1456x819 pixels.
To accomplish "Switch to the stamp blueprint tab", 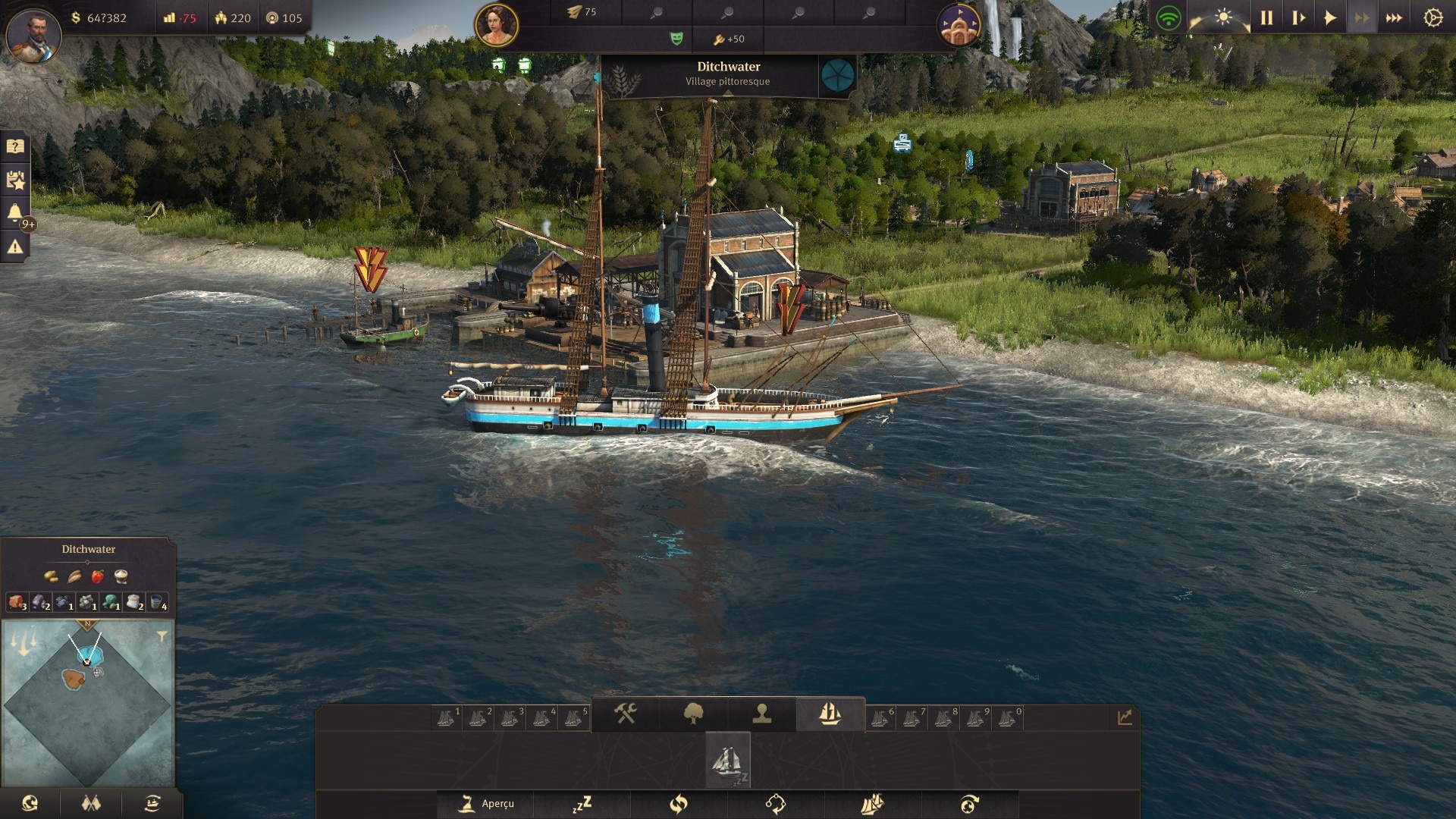I will coord(761,714).
